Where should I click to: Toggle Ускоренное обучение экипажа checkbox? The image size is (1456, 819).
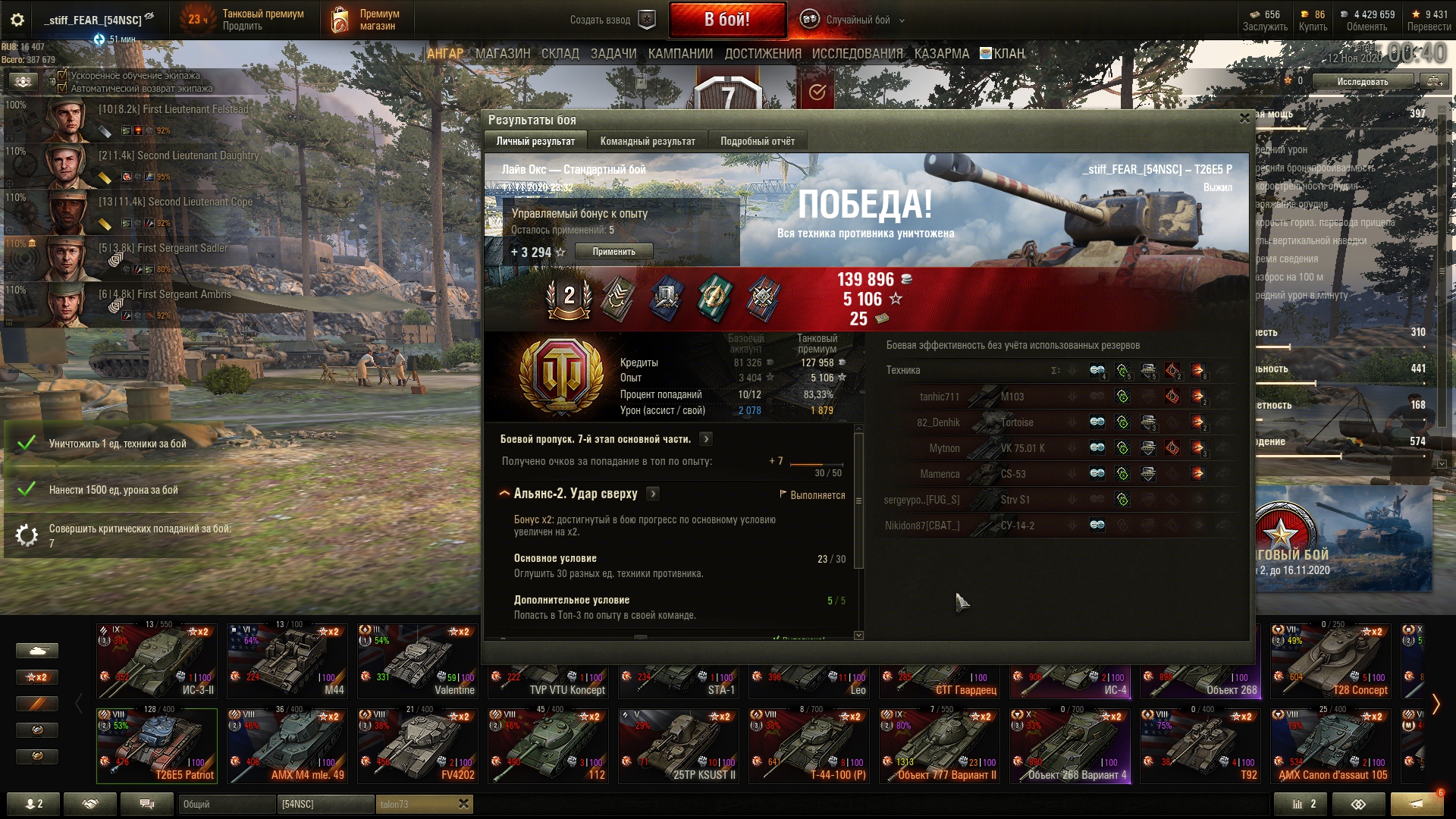point(63,76)
